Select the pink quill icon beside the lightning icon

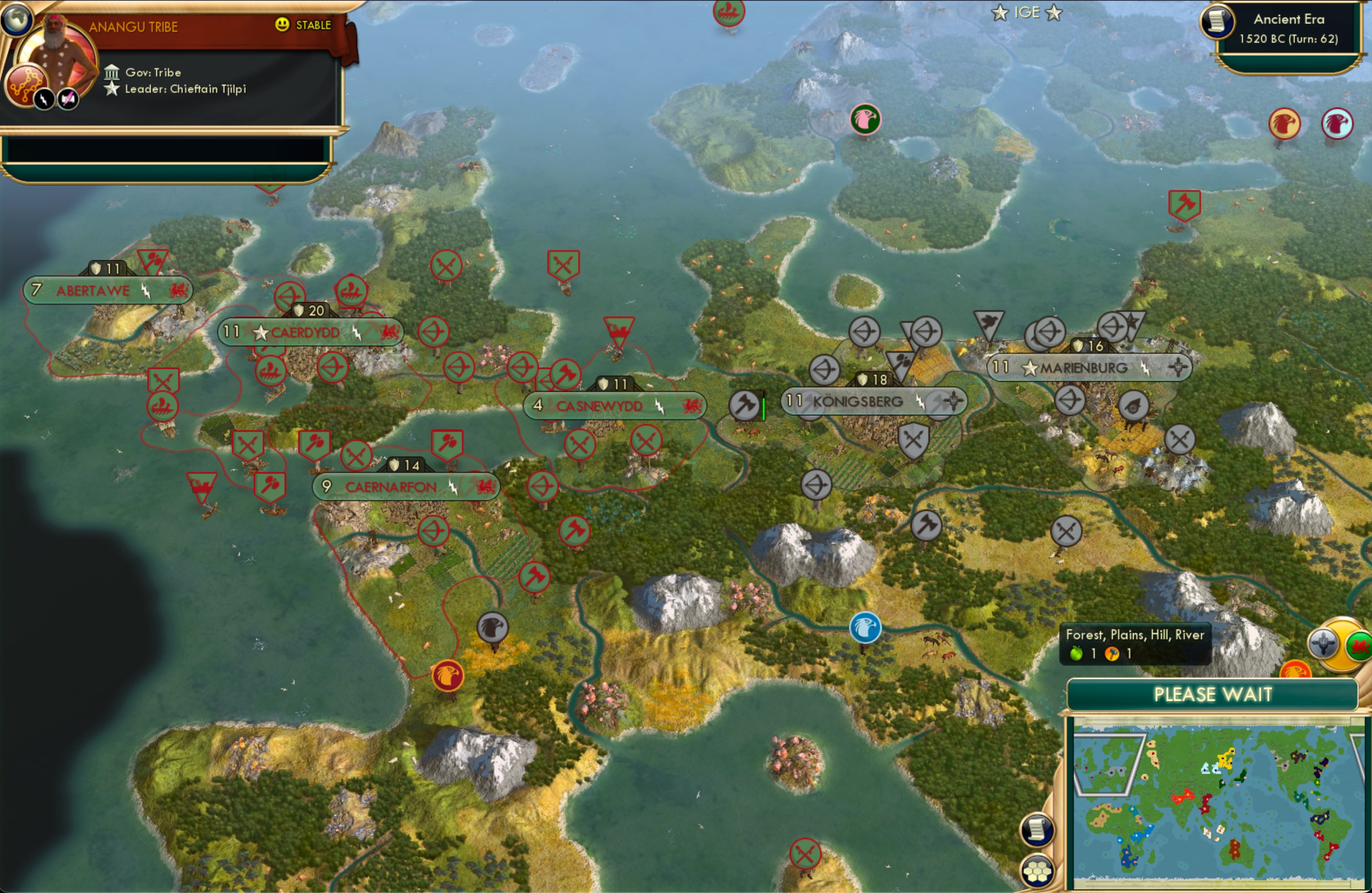tap(68, 98)
